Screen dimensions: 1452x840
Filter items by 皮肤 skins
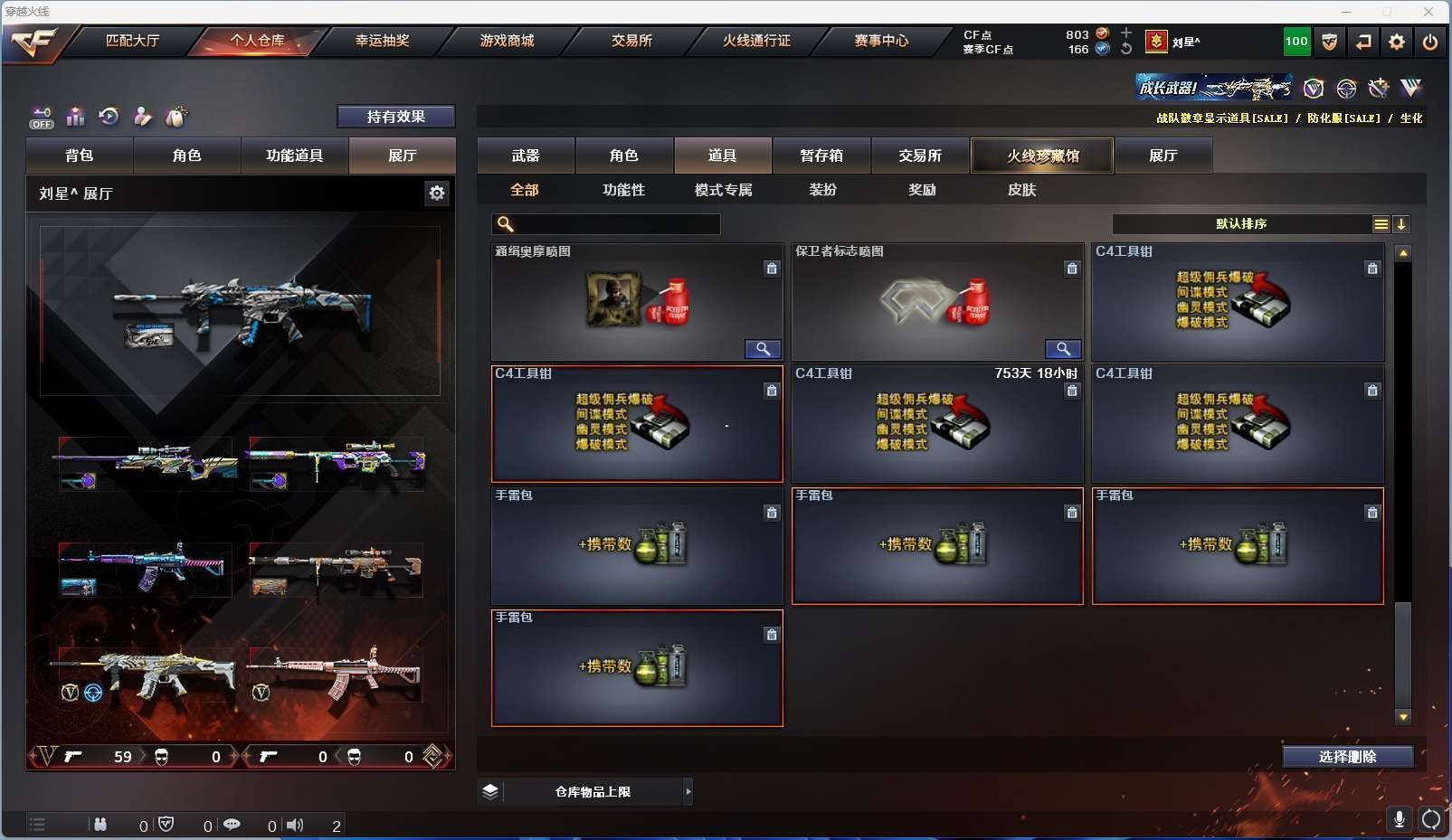1021,190
